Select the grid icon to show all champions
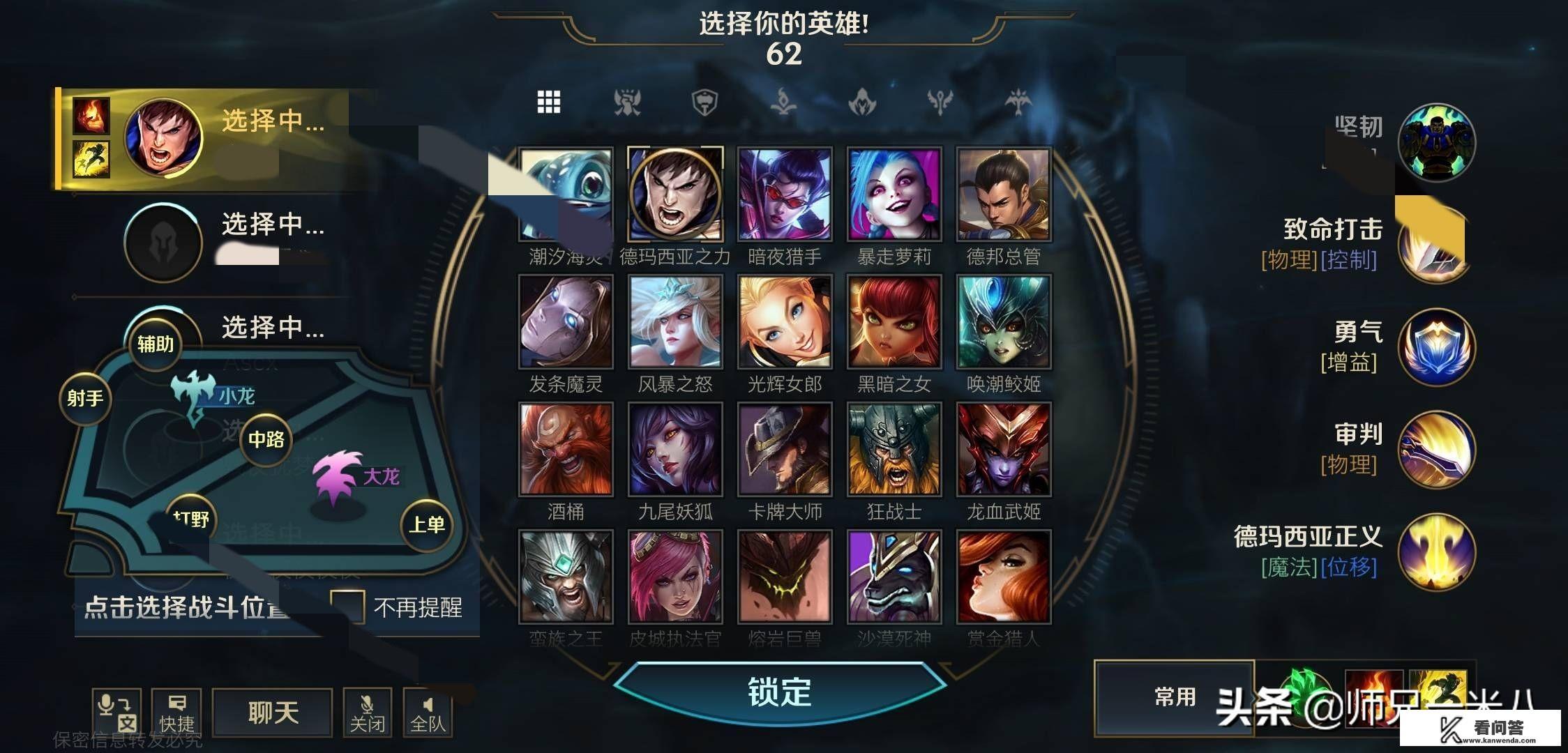1568x753 pixels. [x=550, y=101]
